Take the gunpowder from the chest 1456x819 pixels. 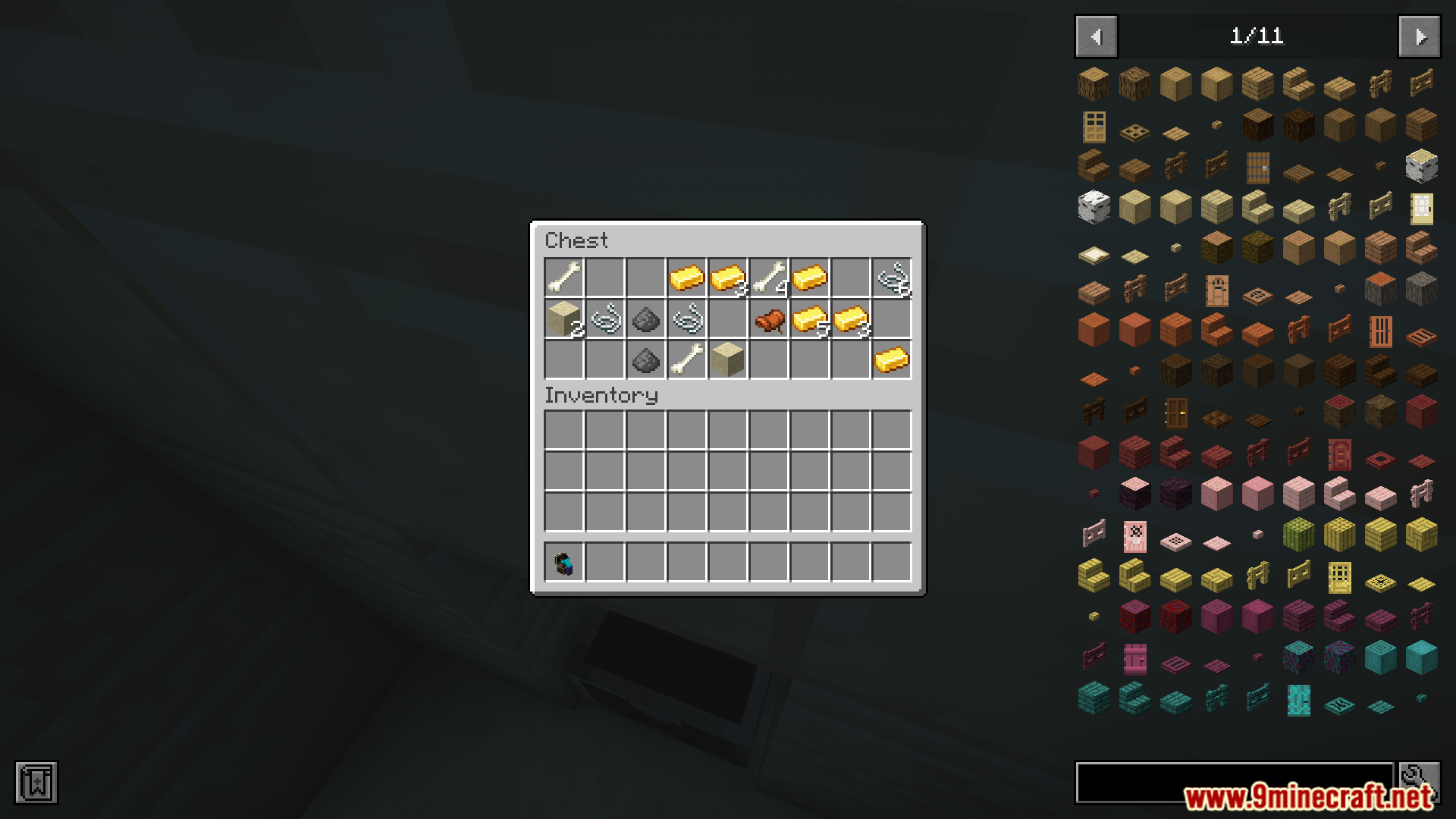coord(647,319)
